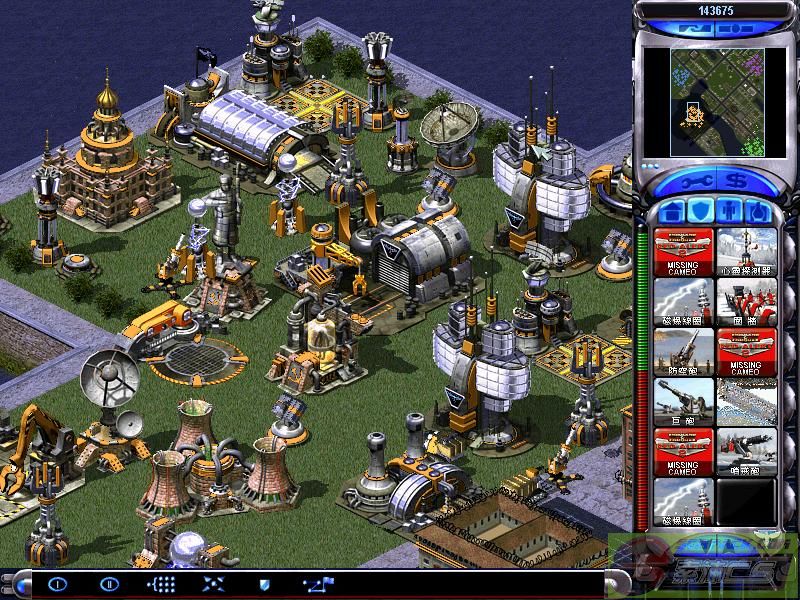Activate the dollar-sign sell button
Image resolution: width=800 pixels, height=600 pixels.
[738, 183]
